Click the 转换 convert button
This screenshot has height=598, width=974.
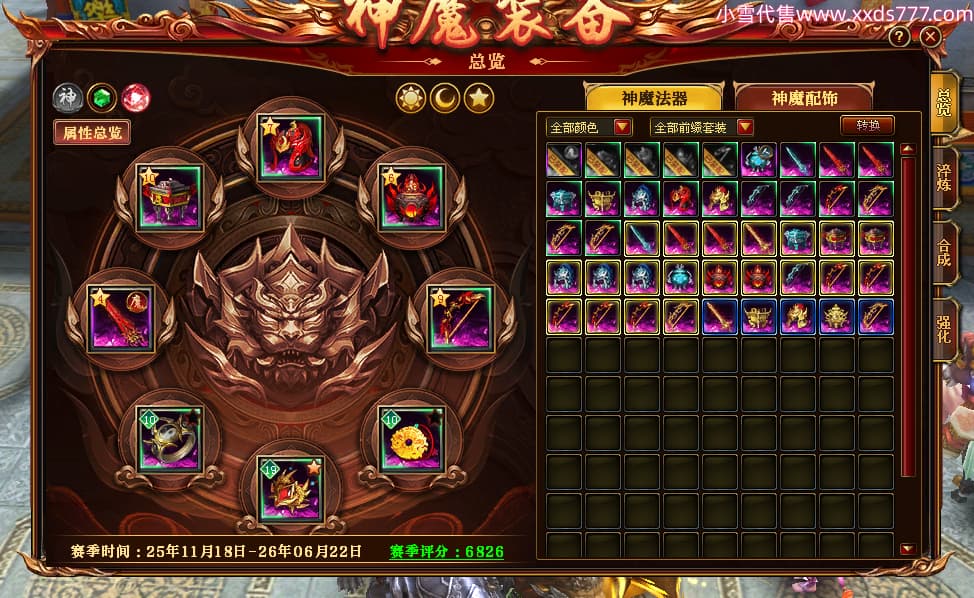[867, 126]
